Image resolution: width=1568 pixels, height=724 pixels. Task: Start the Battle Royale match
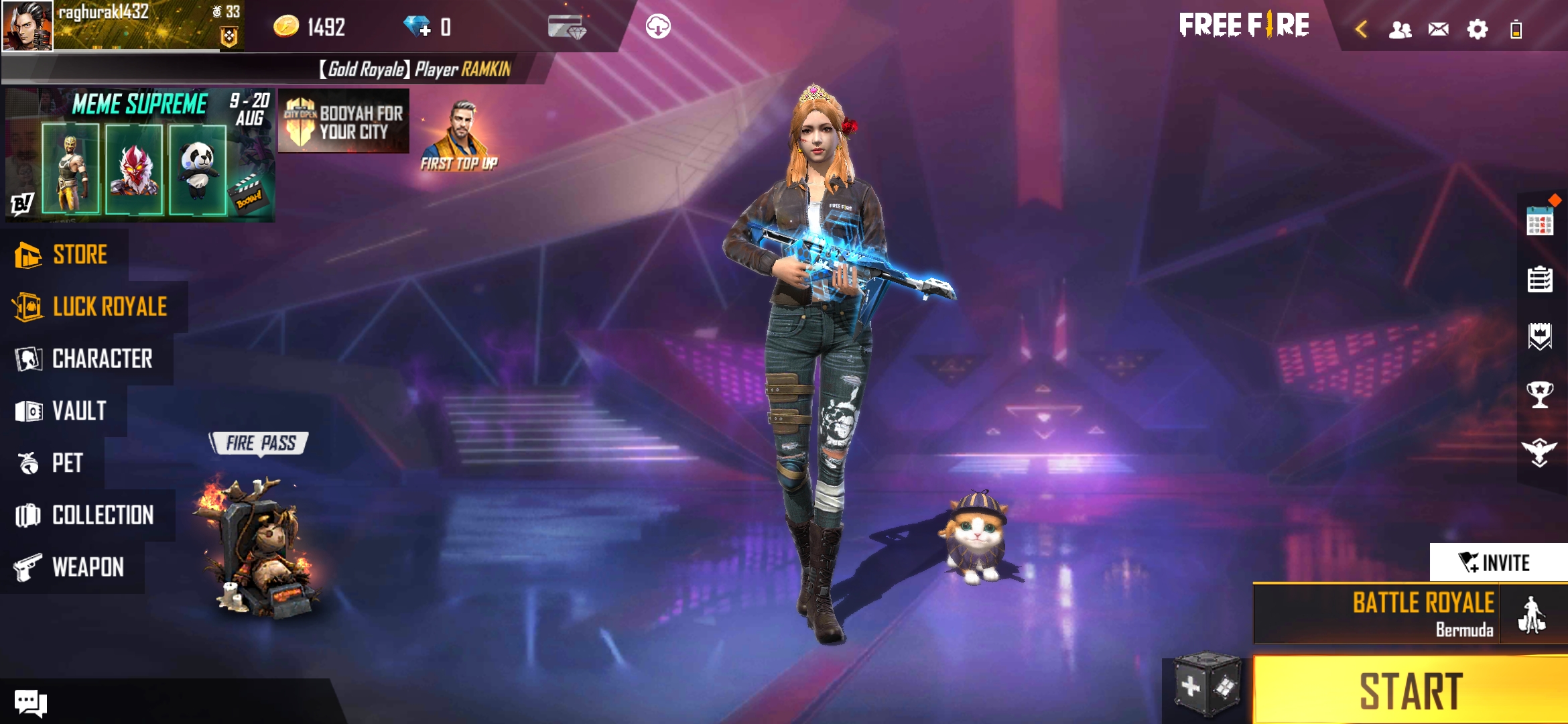click(1410, 690)
